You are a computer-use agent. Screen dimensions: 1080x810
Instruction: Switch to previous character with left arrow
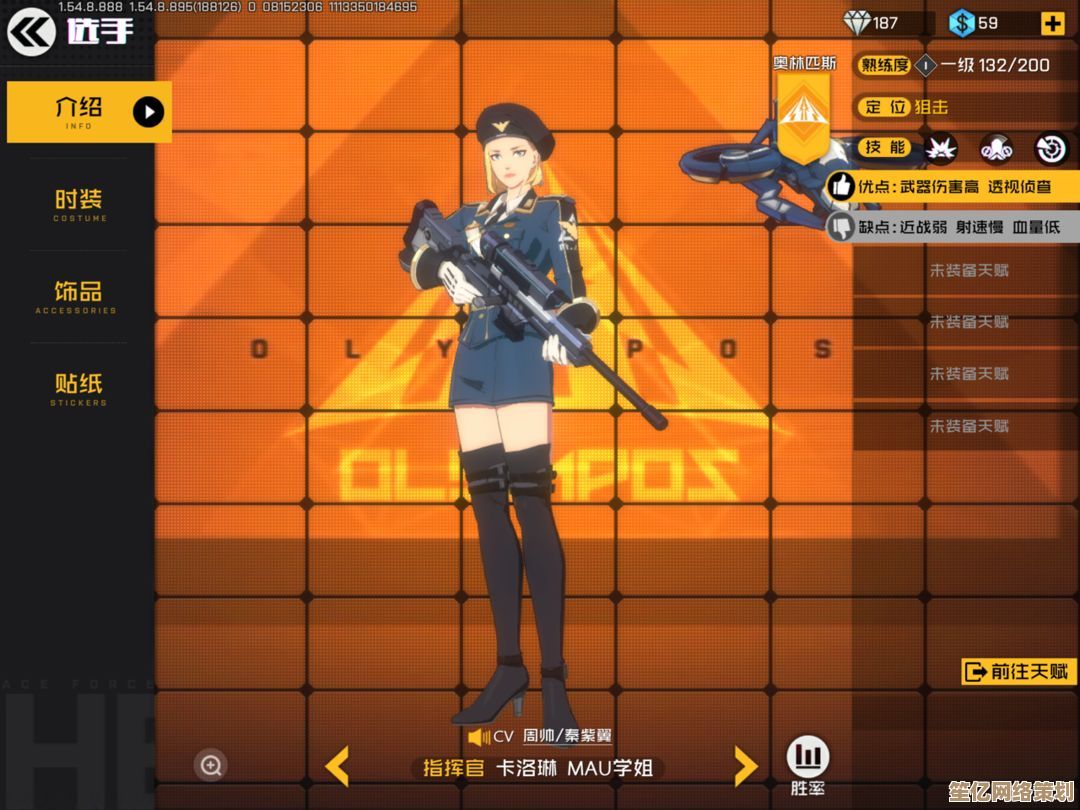(337, 767)
